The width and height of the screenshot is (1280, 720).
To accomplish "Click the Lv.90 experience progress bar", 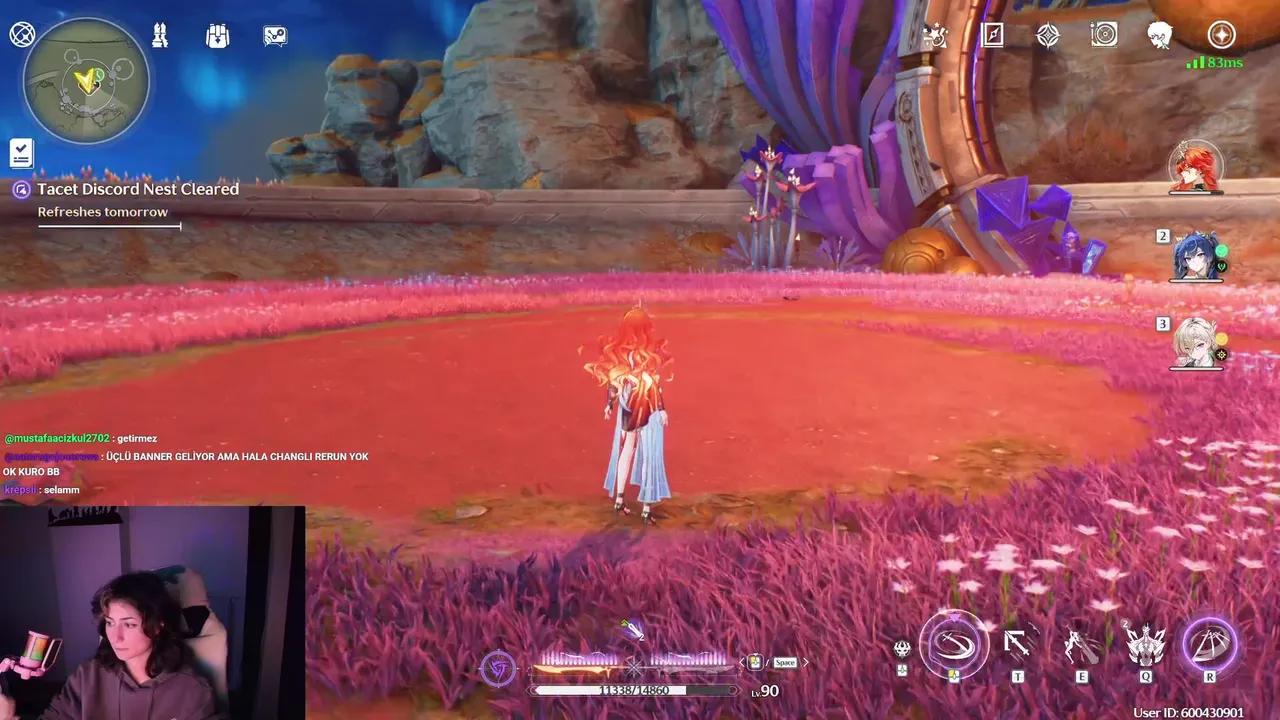I will tap(636, 689).
